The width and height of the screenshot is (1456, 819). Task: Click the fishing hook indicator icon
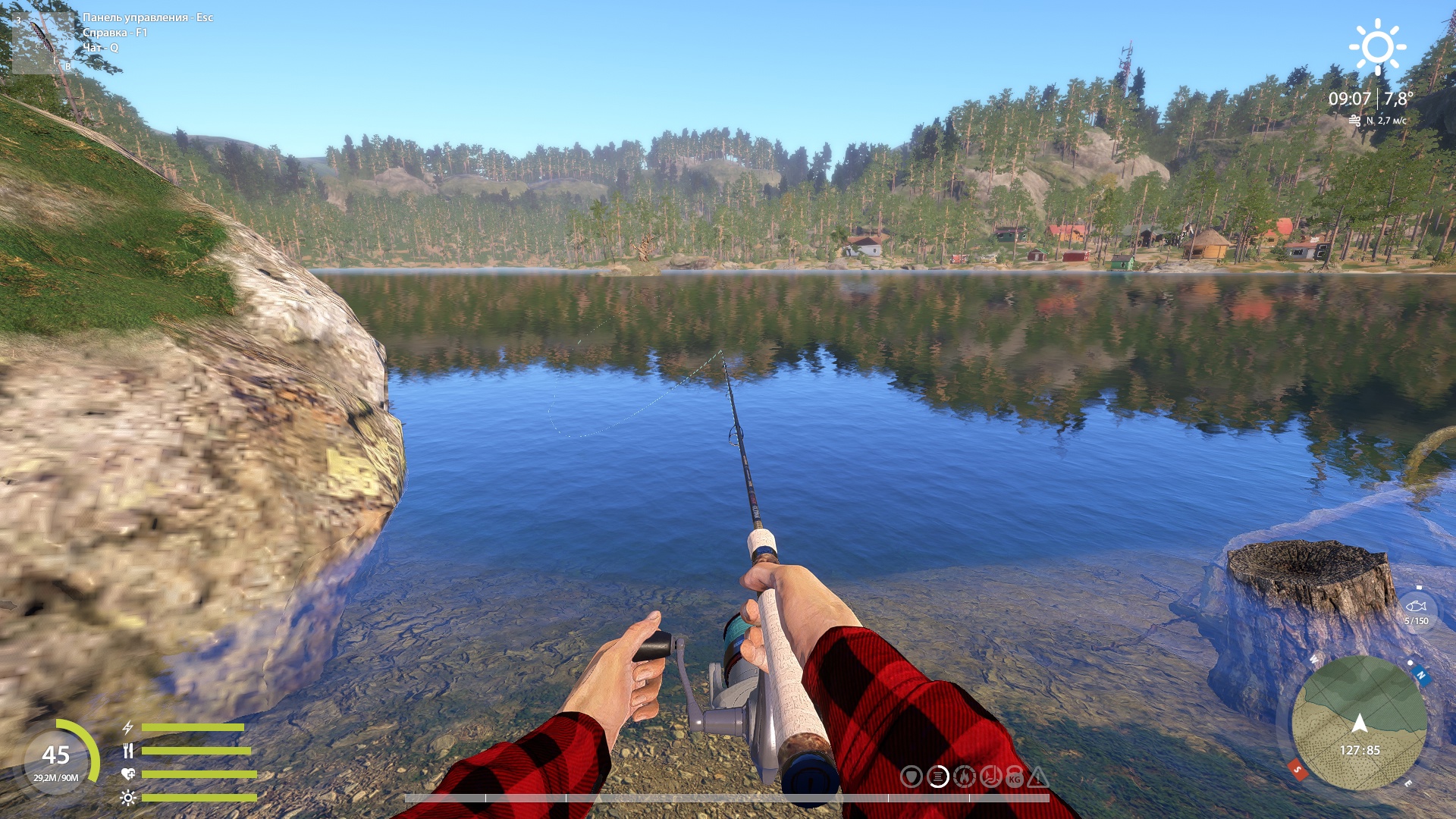pos(990,777)
